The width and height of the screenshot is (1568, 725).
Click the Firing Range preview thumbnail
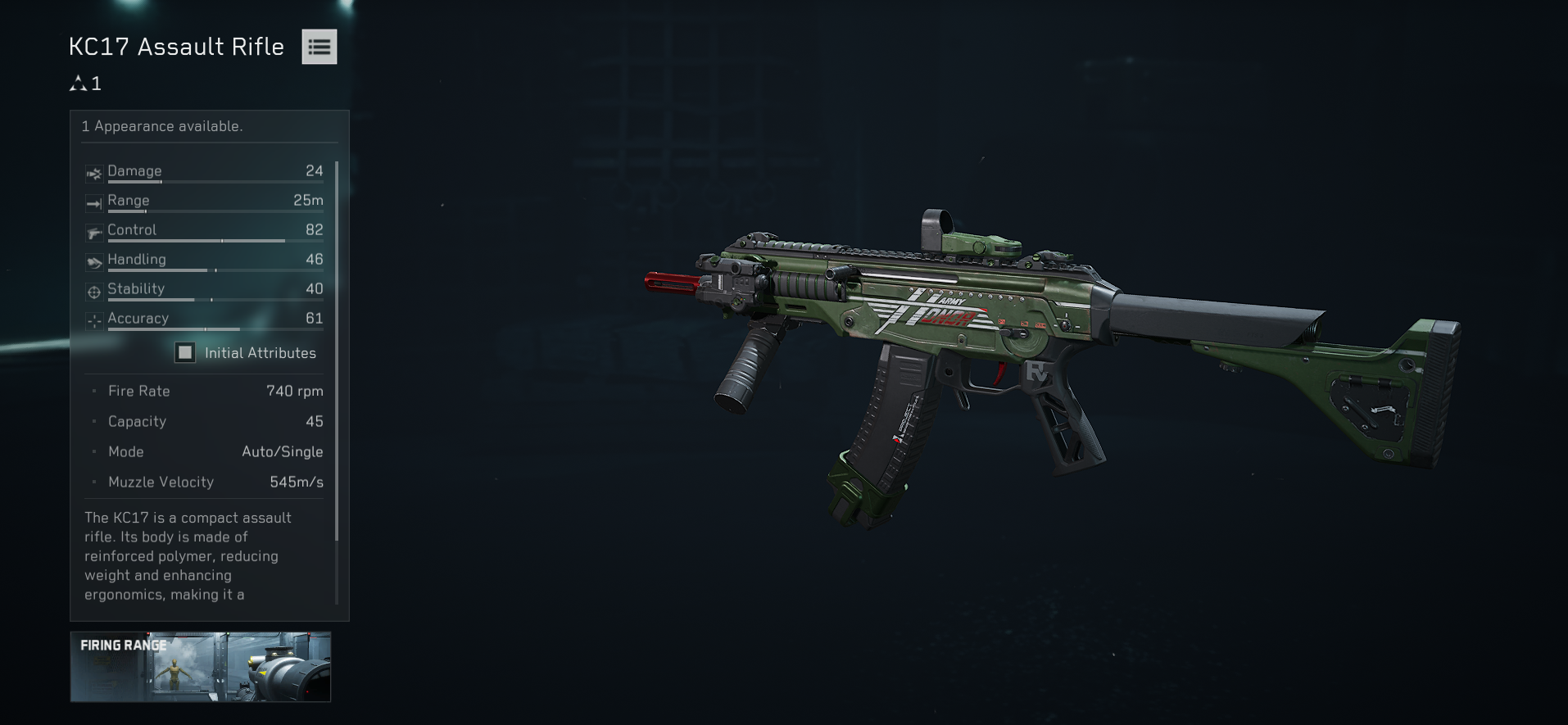(x=200, y=667)
